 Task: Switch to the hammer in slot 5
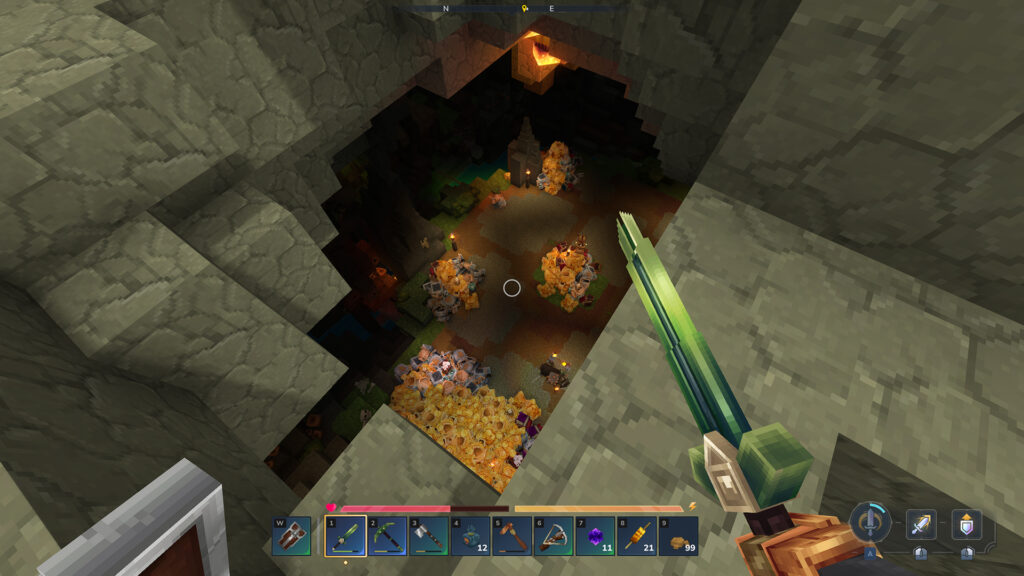click(511, 536)
